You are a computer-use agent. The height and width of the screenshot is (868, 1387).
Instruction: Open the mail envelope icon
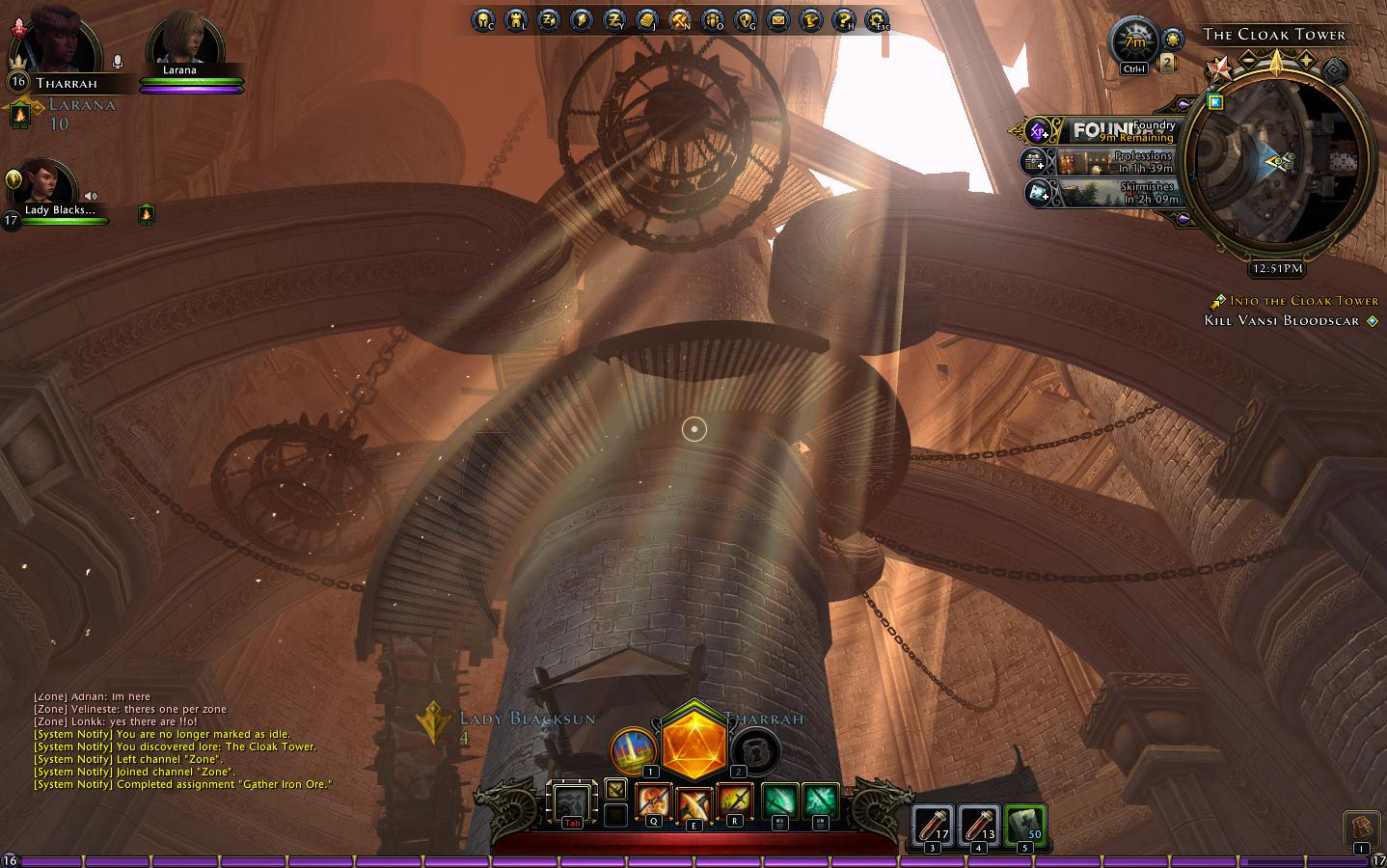pos(777,19)
